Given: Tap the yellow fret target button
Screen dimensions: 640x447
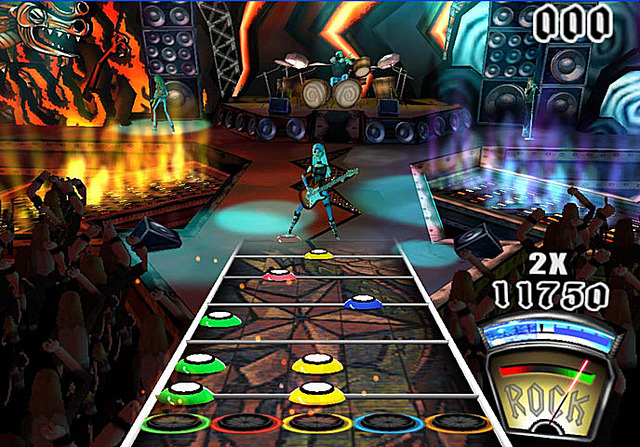Looking at the screenshot, I should [316, 423].
